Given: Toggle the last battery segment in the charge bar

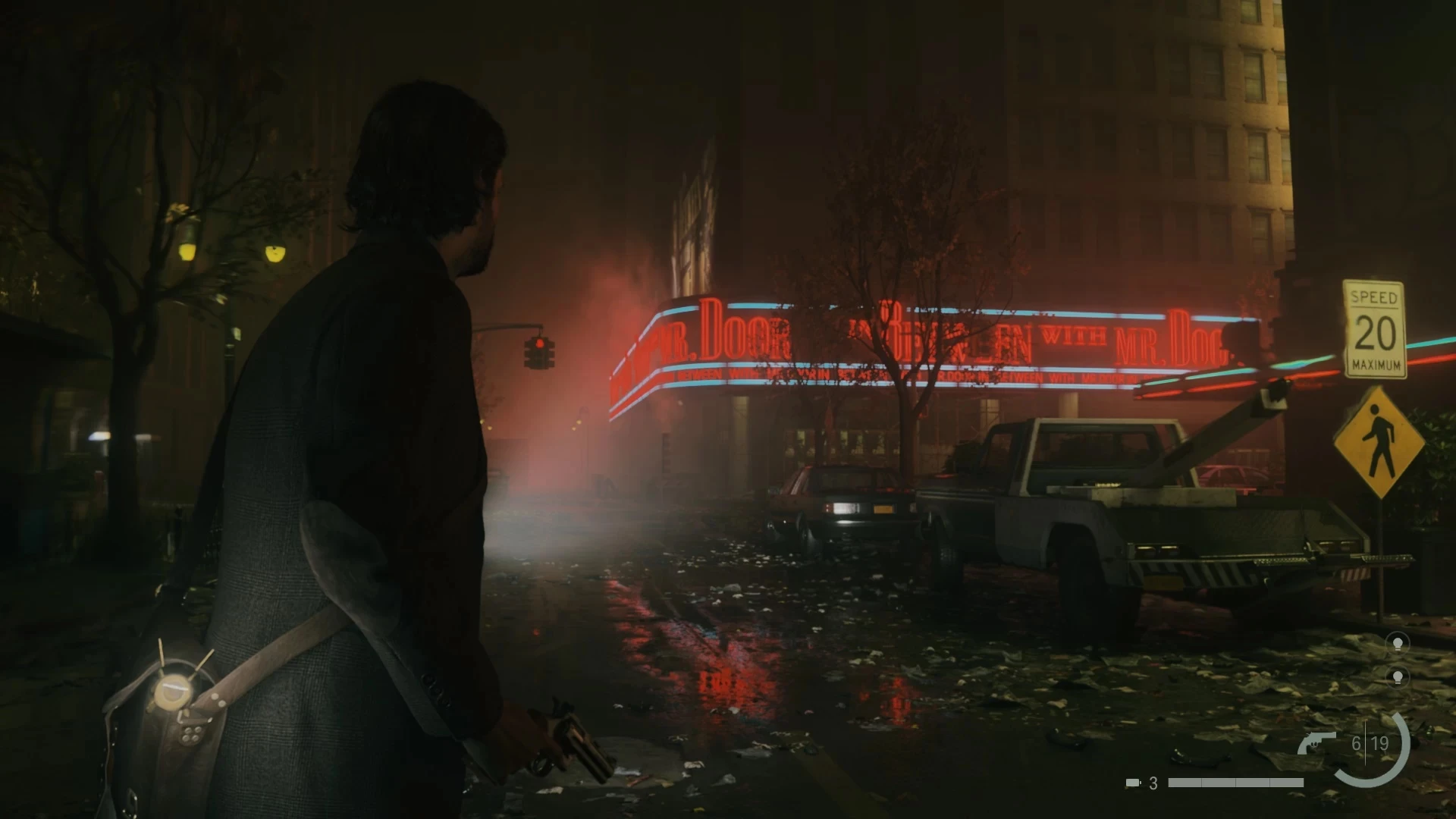Looking at the screenshot, I should 1287,783.
